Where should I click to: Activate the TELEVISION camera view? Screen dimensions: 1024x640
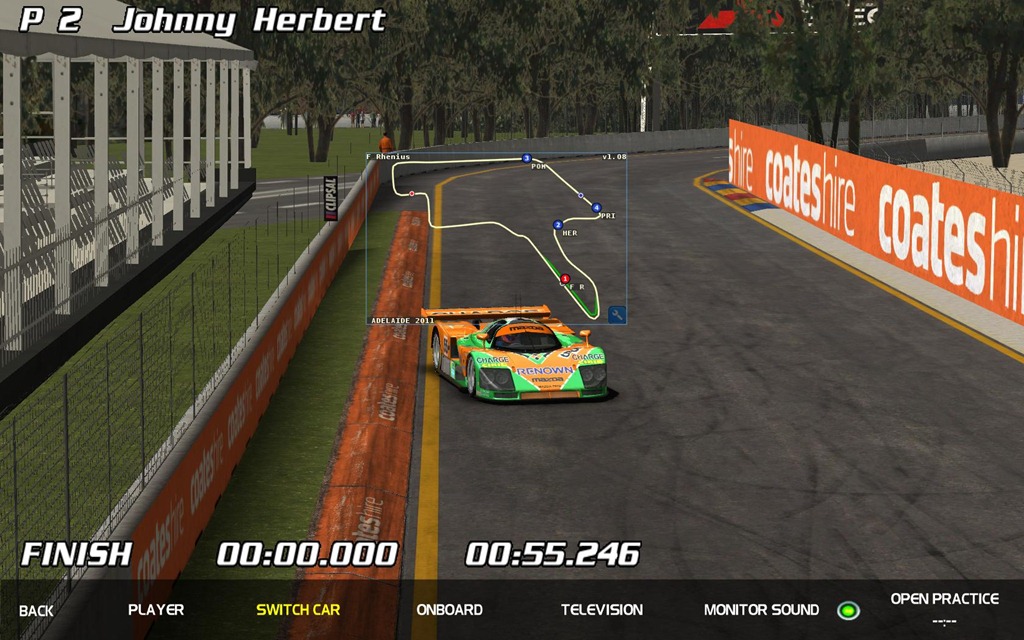point(602,609)
